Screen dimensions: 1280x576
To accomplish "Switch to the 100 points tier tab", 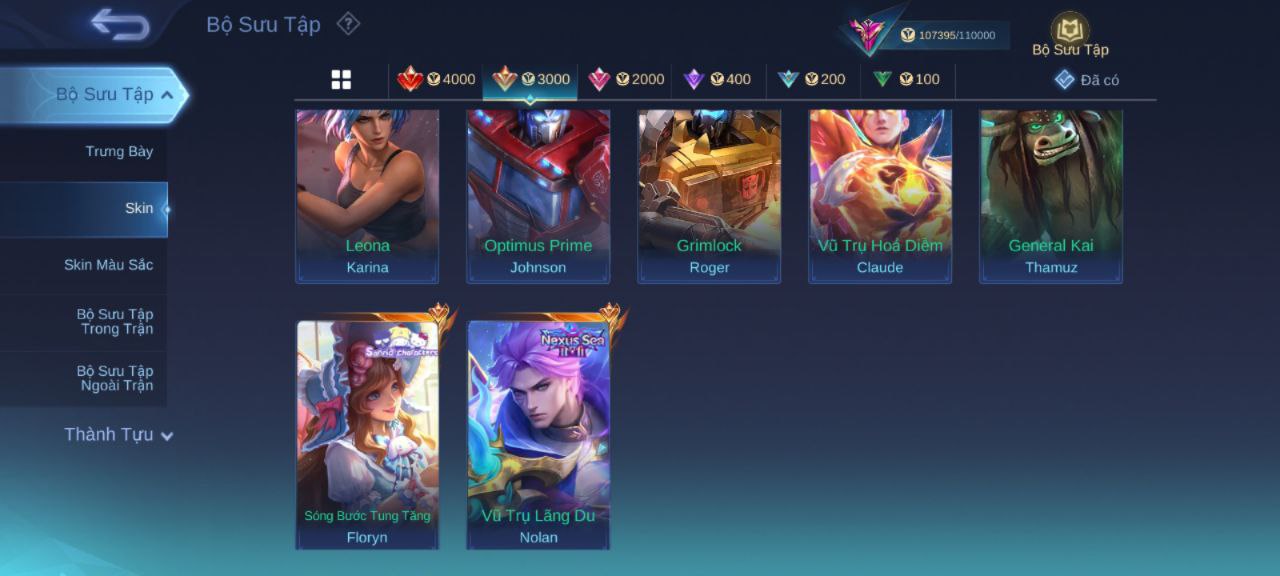I will tap(906, 80).
